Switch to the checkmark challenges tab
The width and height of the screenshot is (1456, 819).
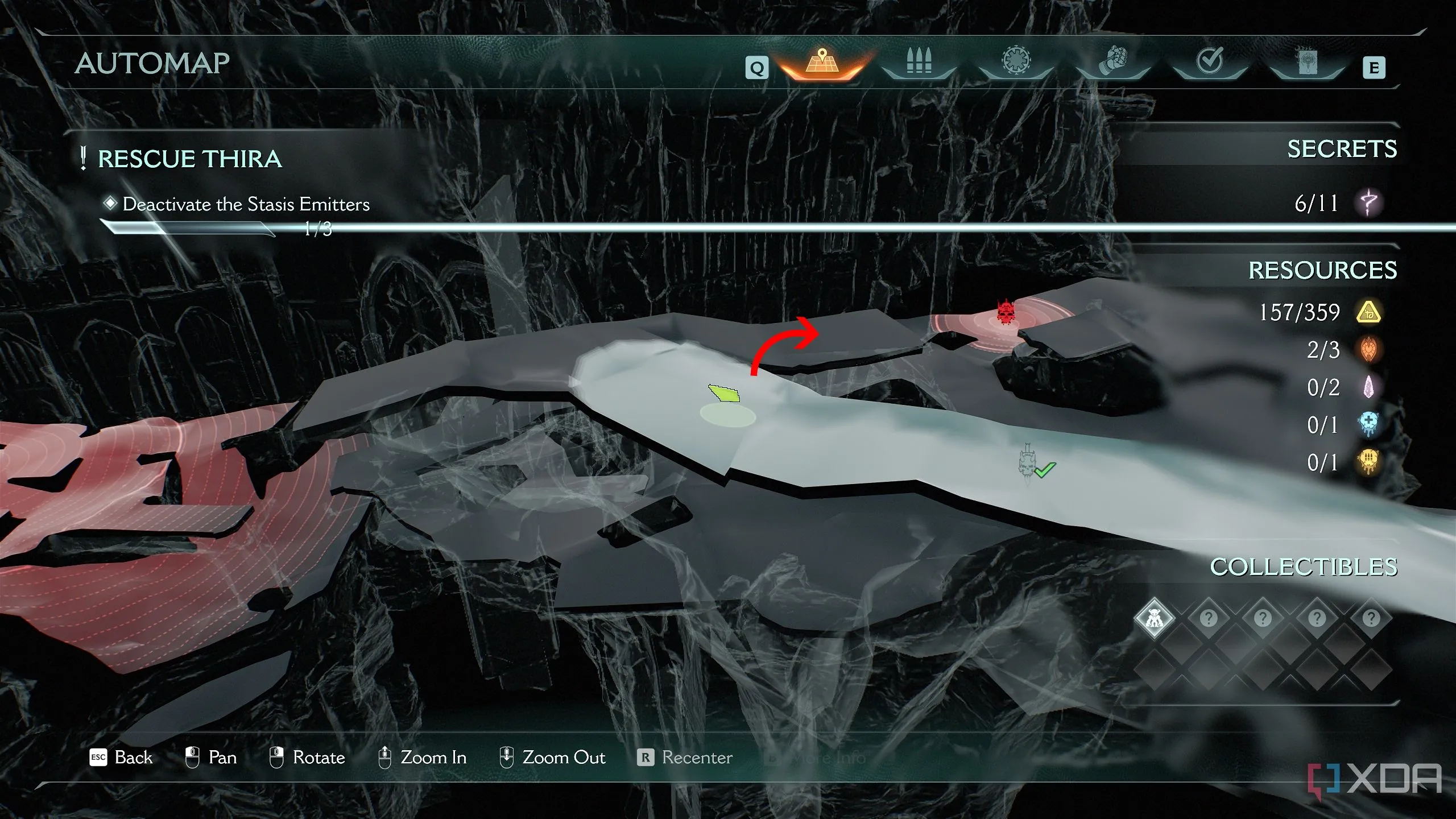tap(1209, 60)
